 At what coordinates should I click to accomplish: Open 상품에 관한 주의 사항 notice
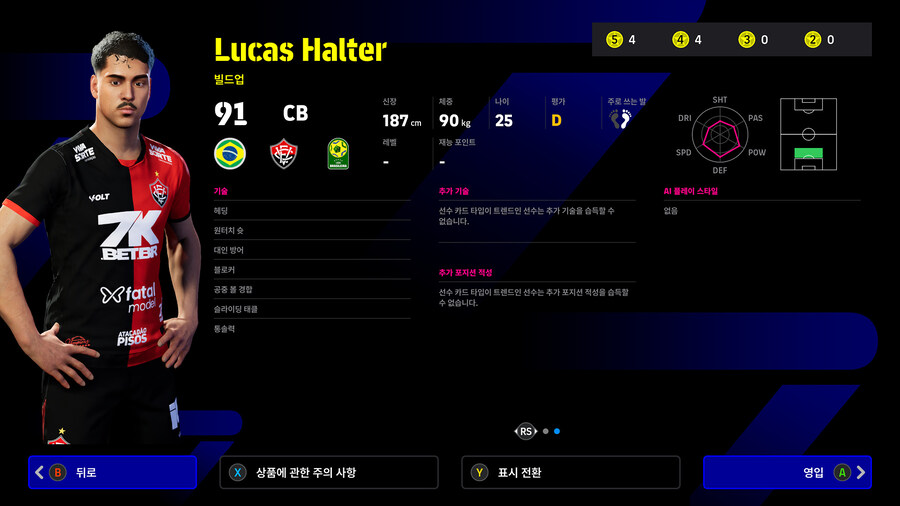[328, 472]
